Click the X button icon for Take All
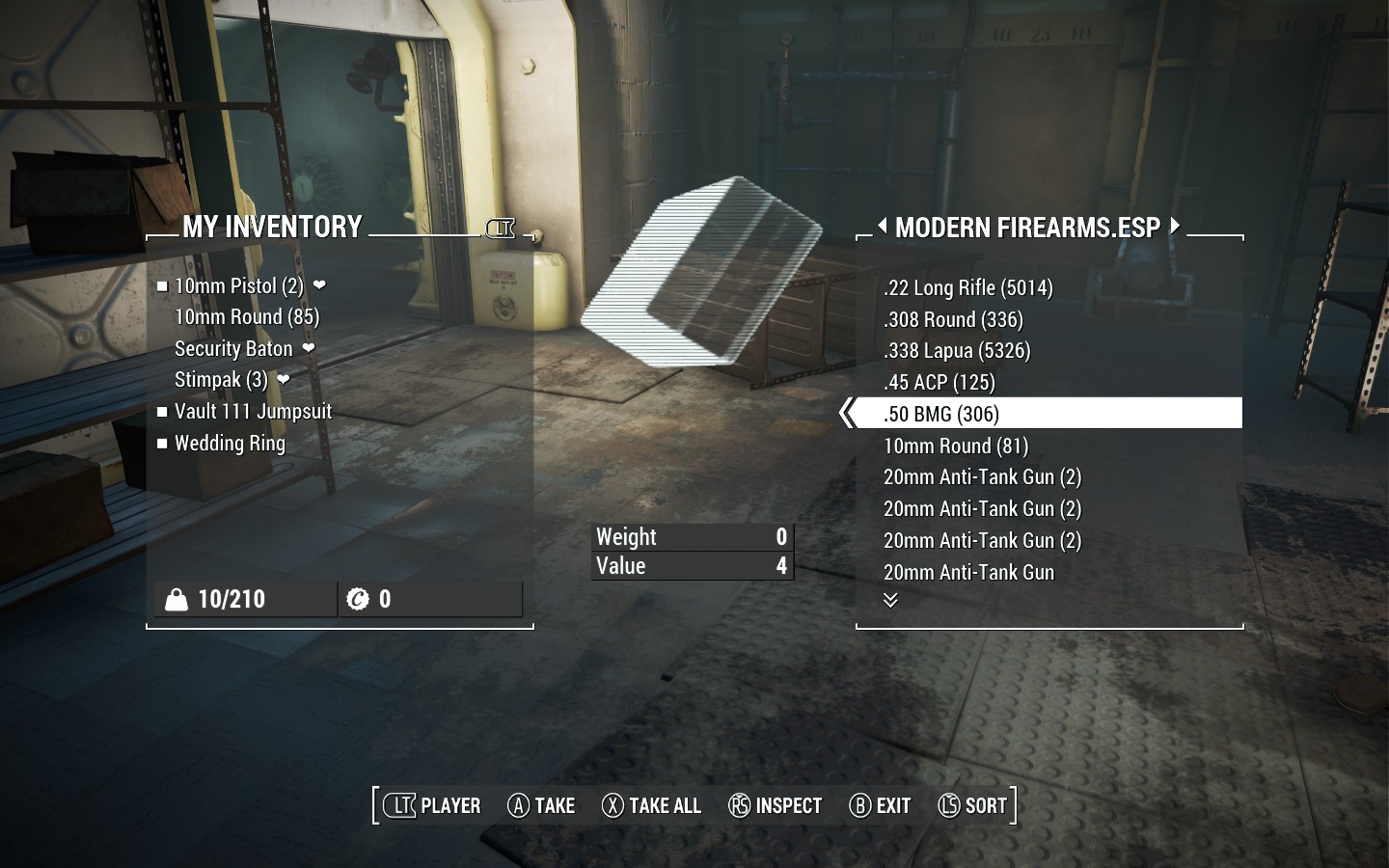 pos(612,805)
